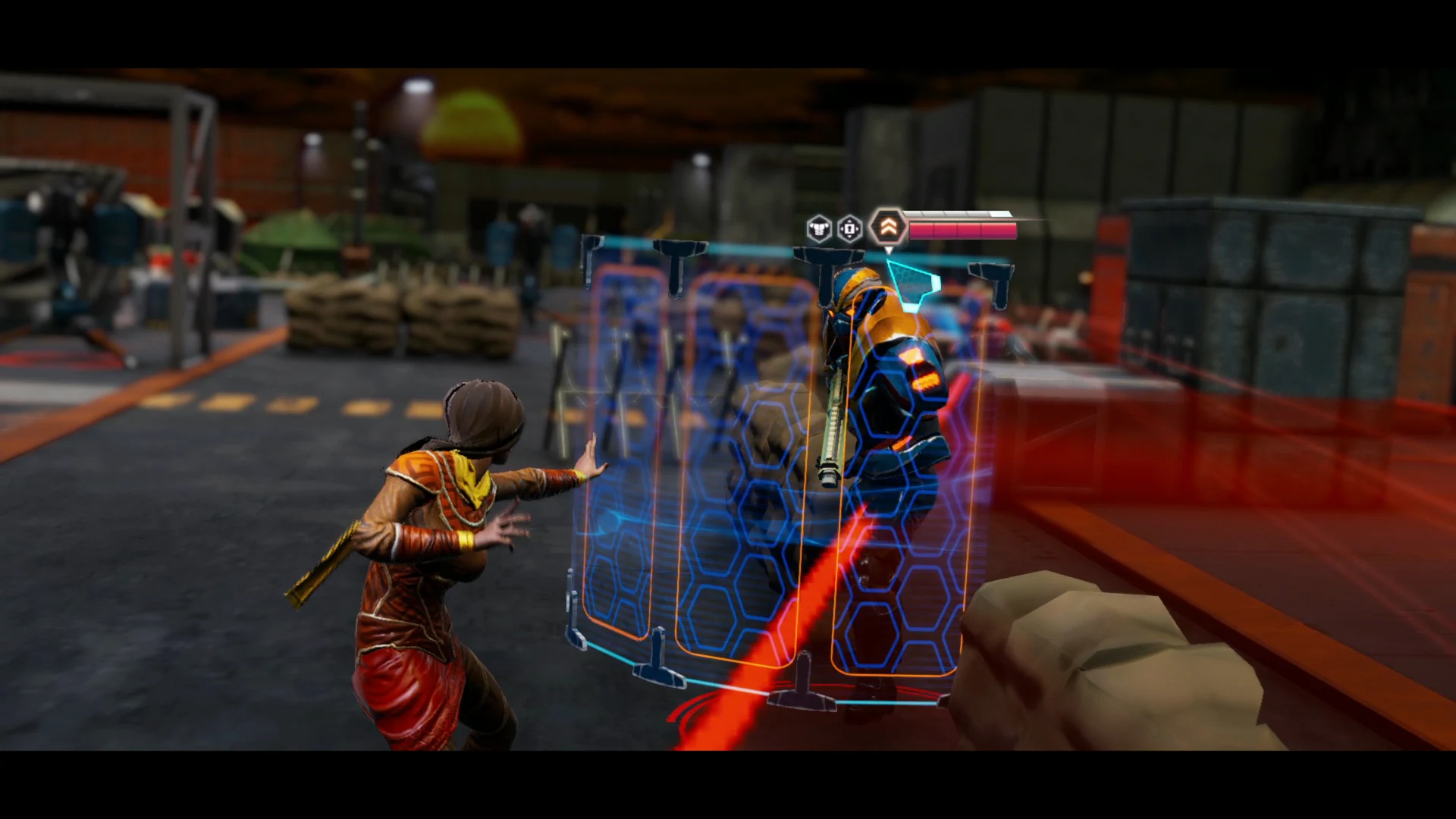Expand the downward arrow under the chevron icon
Screen dimensions: 1456x819
point(889,250)
